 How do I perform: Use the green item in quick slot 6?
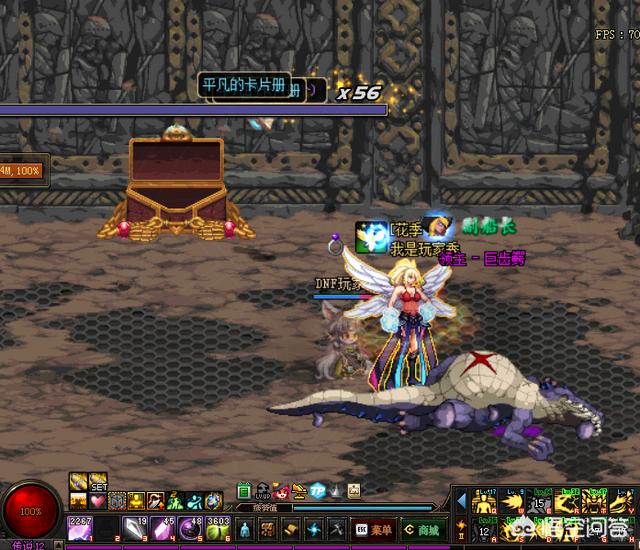click(x=214, y=528)
